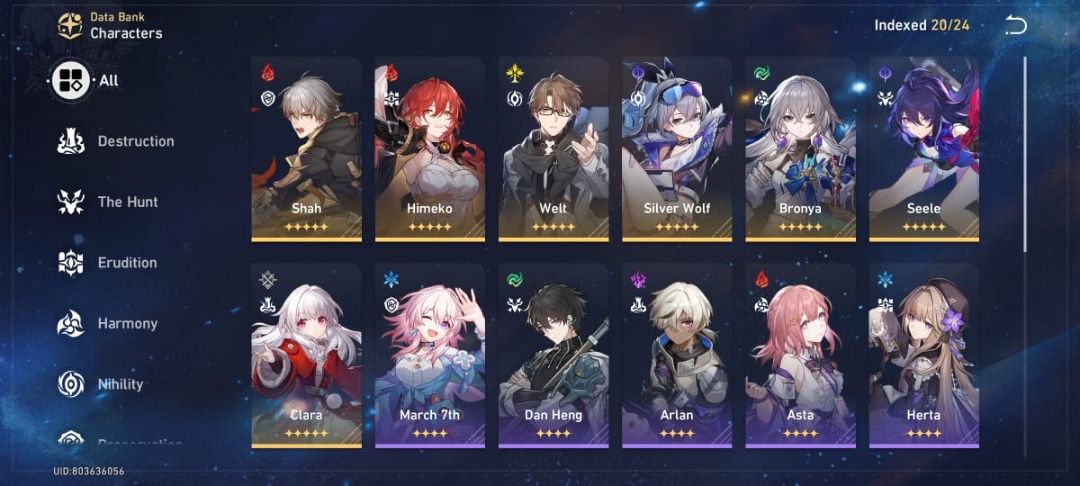
Task: Select the Himeko character card
Action: coord(430,148)
